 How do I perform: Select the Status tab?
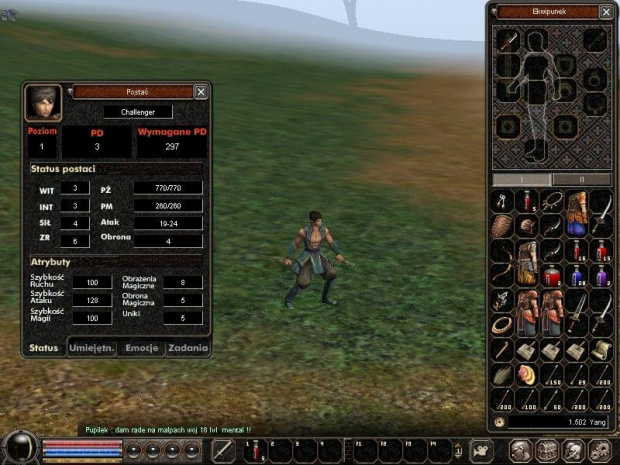point(44,348)
